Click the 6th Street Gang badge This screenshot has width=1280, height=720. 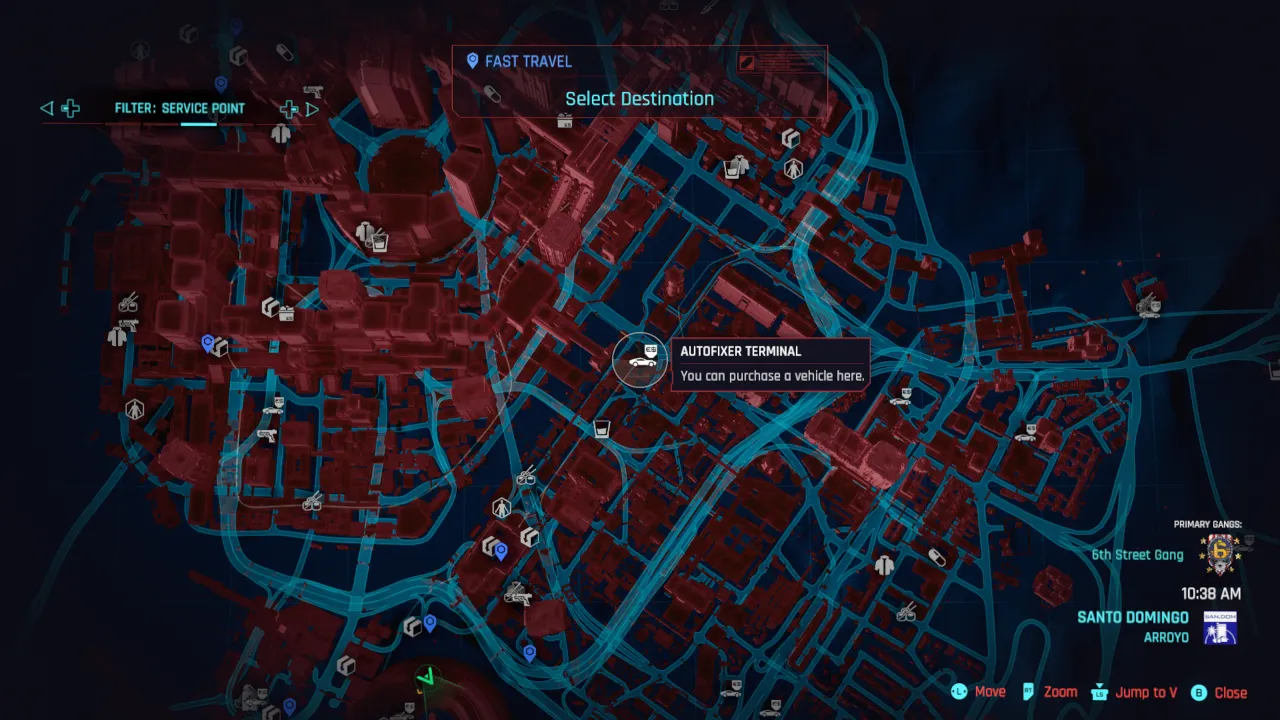[1218, 553]
